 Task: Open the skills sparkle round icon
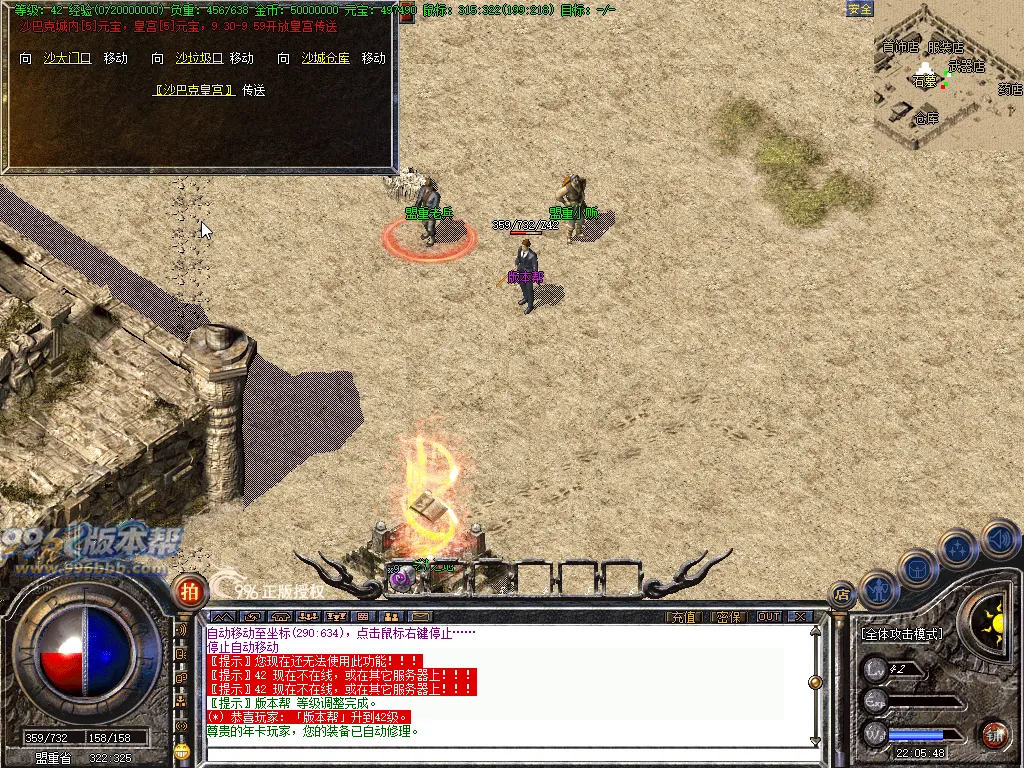point(958,548)
